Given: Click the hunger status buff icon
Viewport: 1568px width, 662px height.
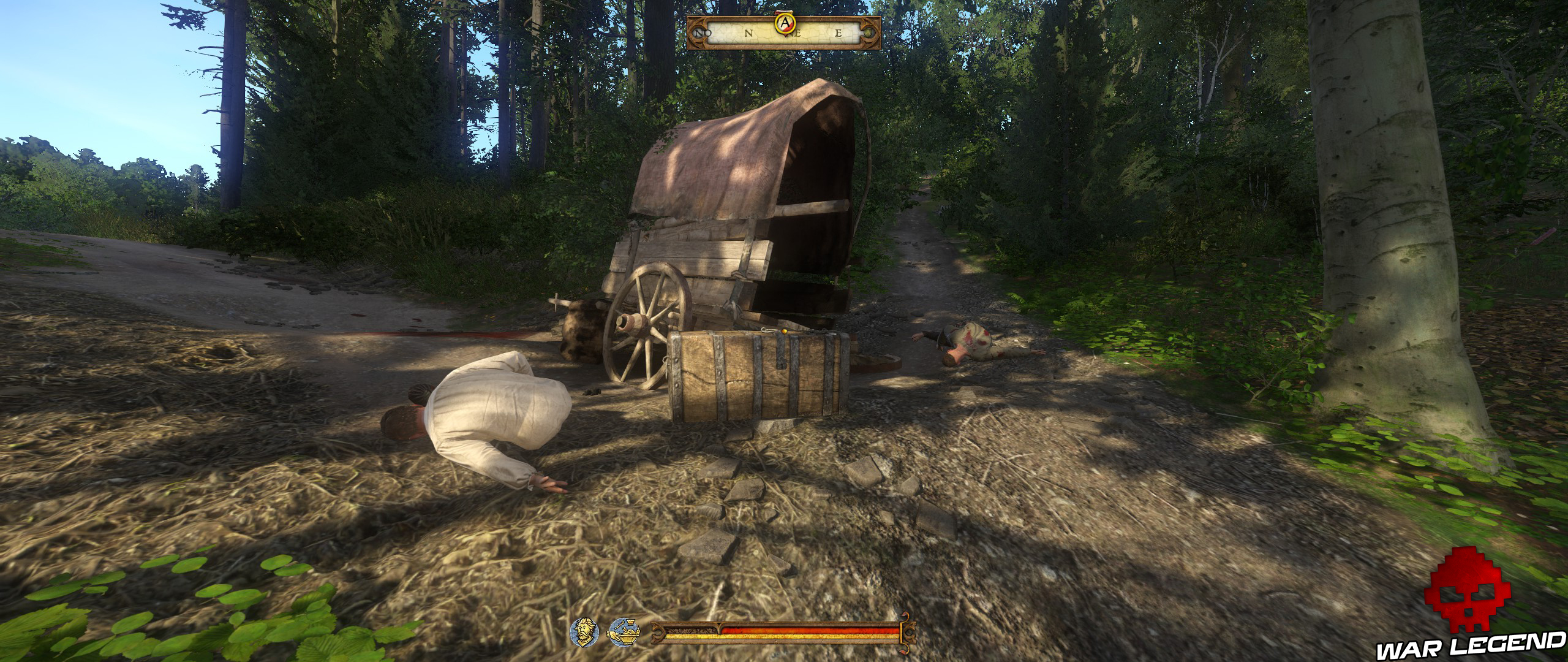Looking at the screenshot, I should click(625, 633).
